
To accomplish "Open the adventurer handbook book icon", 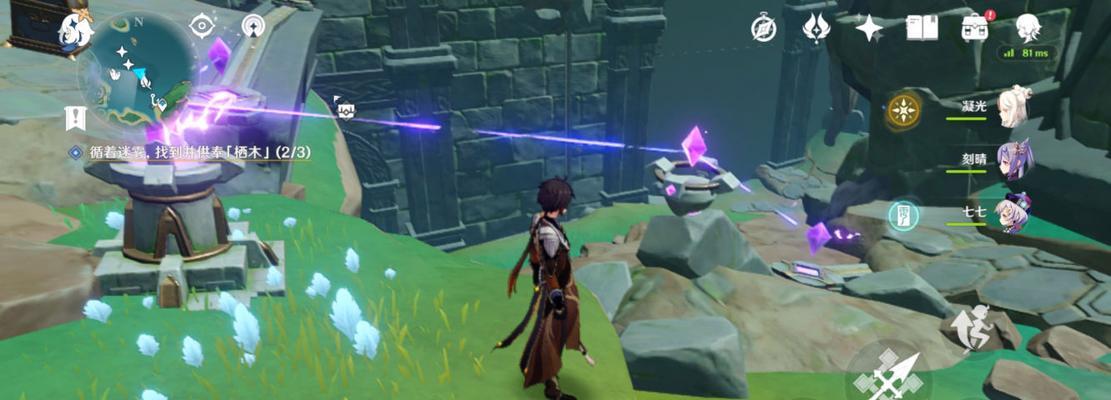I will (x=921, y=28).
